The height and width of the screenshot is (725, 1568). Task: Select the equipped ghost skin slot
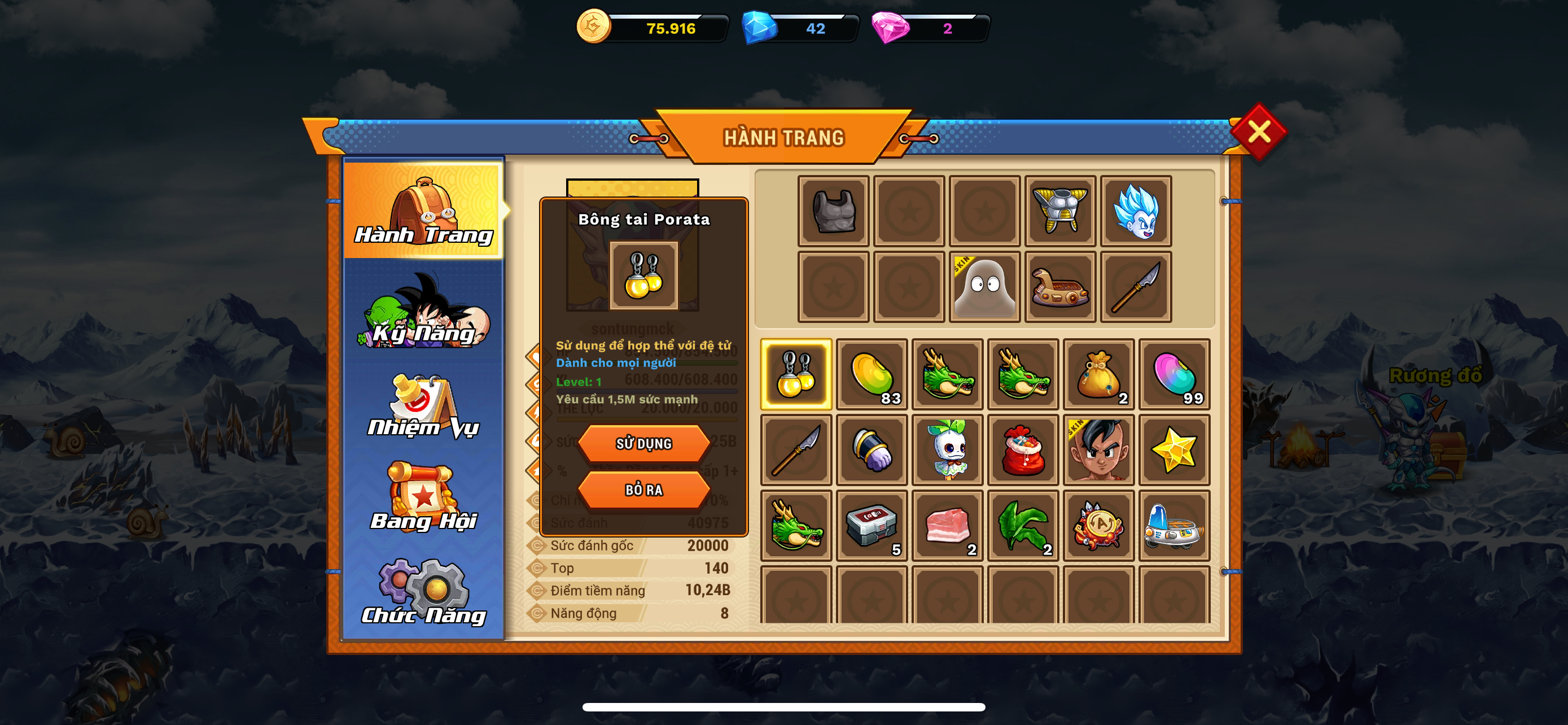pos(984,287)
